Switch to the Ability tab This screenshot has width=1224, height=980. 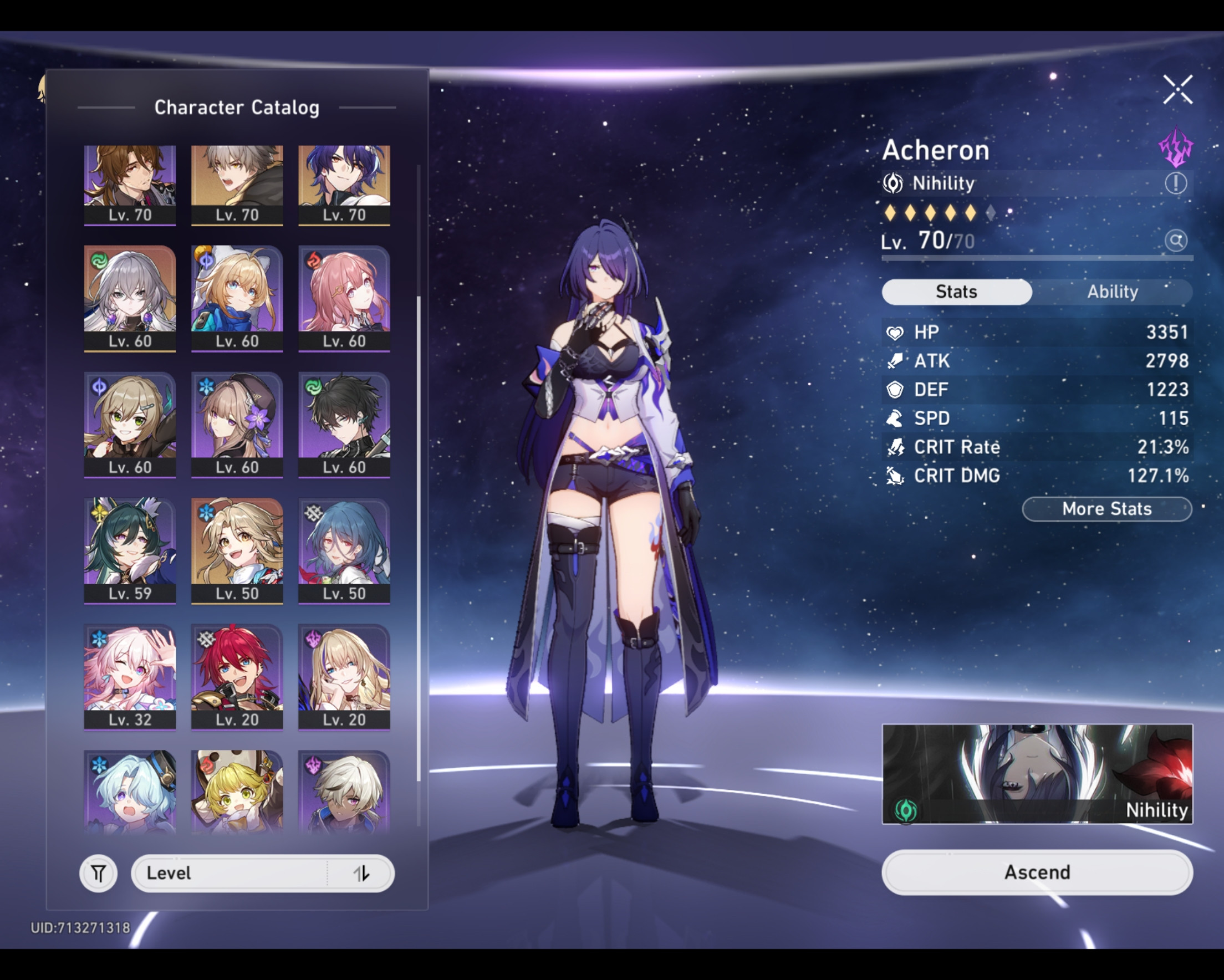pyautogui.click(x=1112, y=292)
